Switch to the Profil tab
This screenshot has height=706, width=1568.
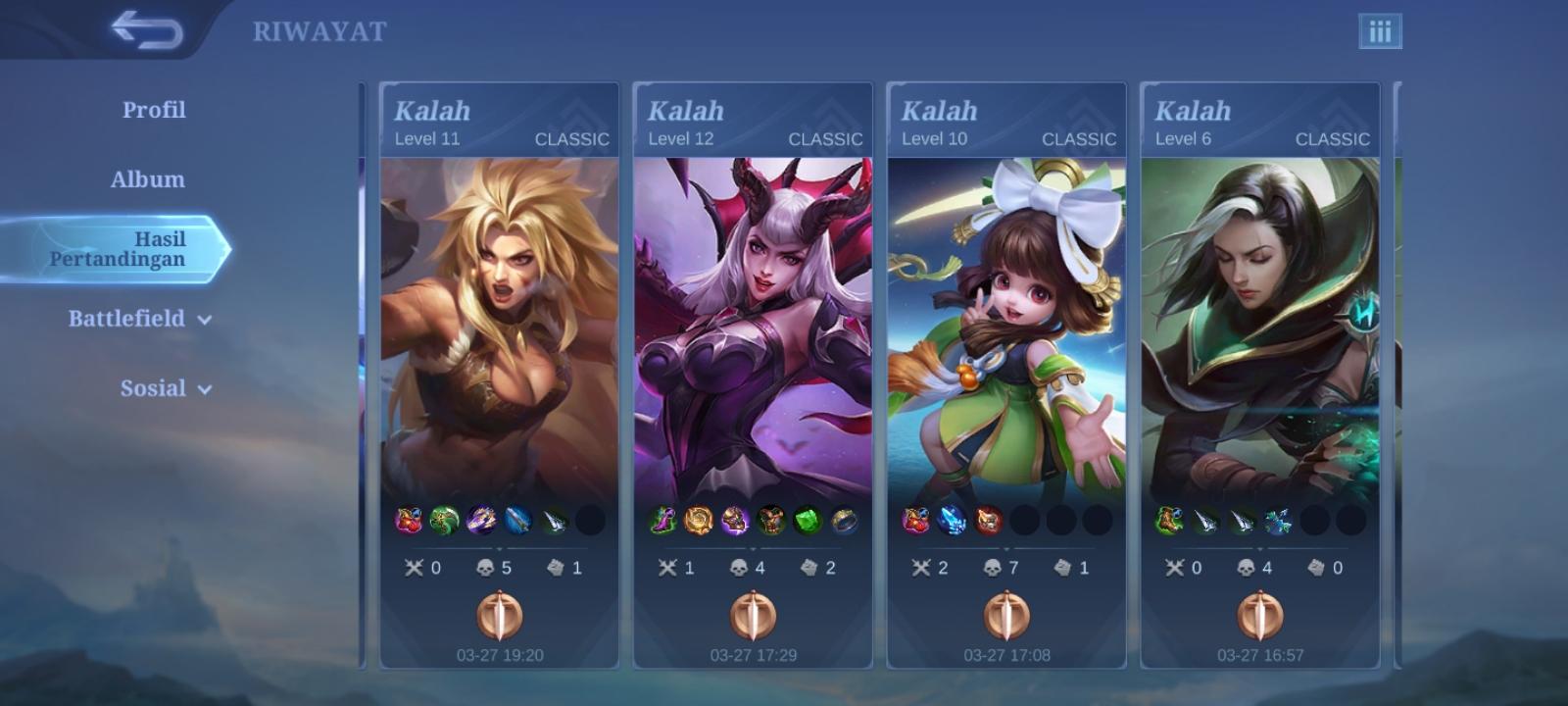click(x=153, y=110)
